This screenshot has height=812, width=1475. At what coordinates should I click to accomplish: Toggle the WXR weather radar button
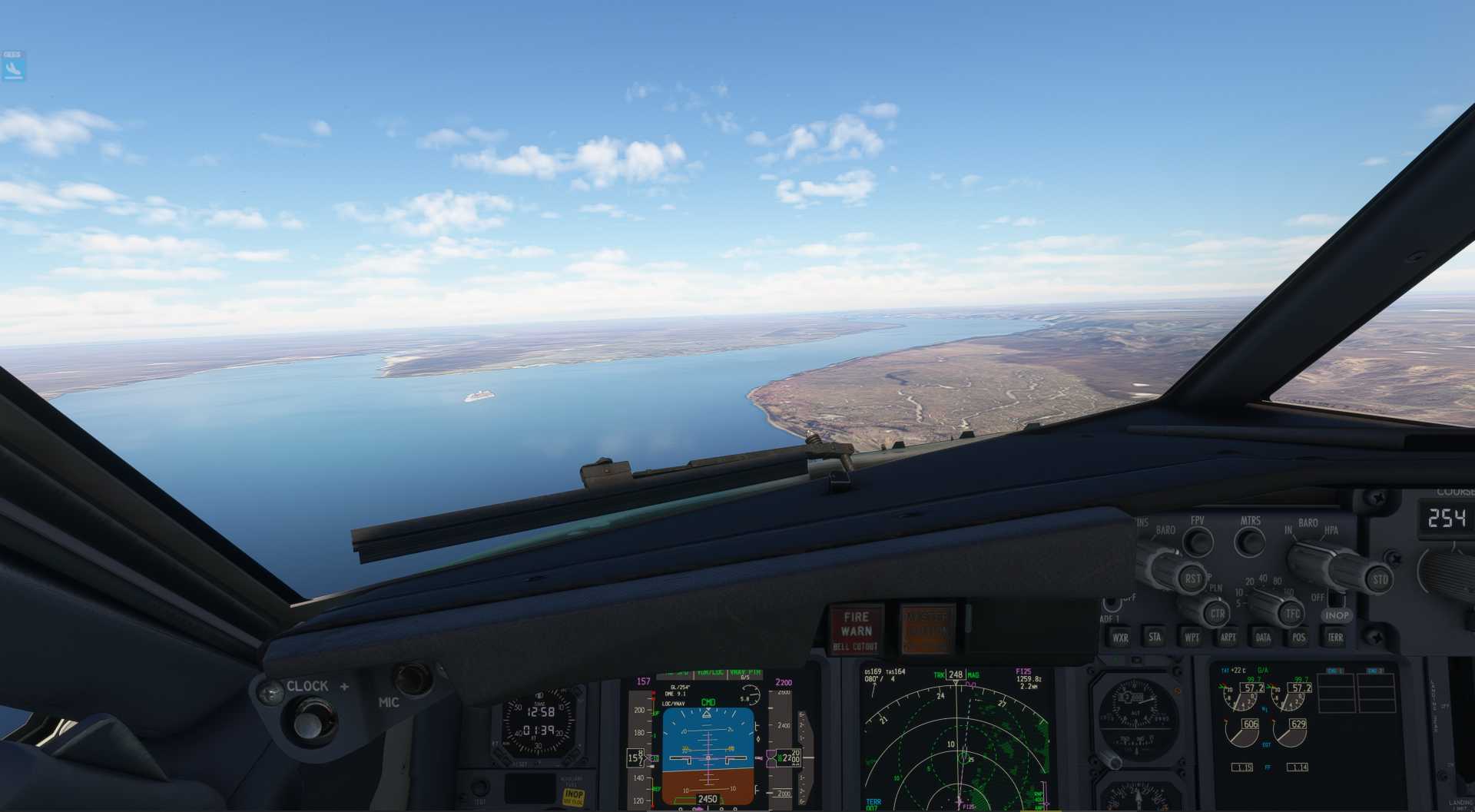point(1120,637)
